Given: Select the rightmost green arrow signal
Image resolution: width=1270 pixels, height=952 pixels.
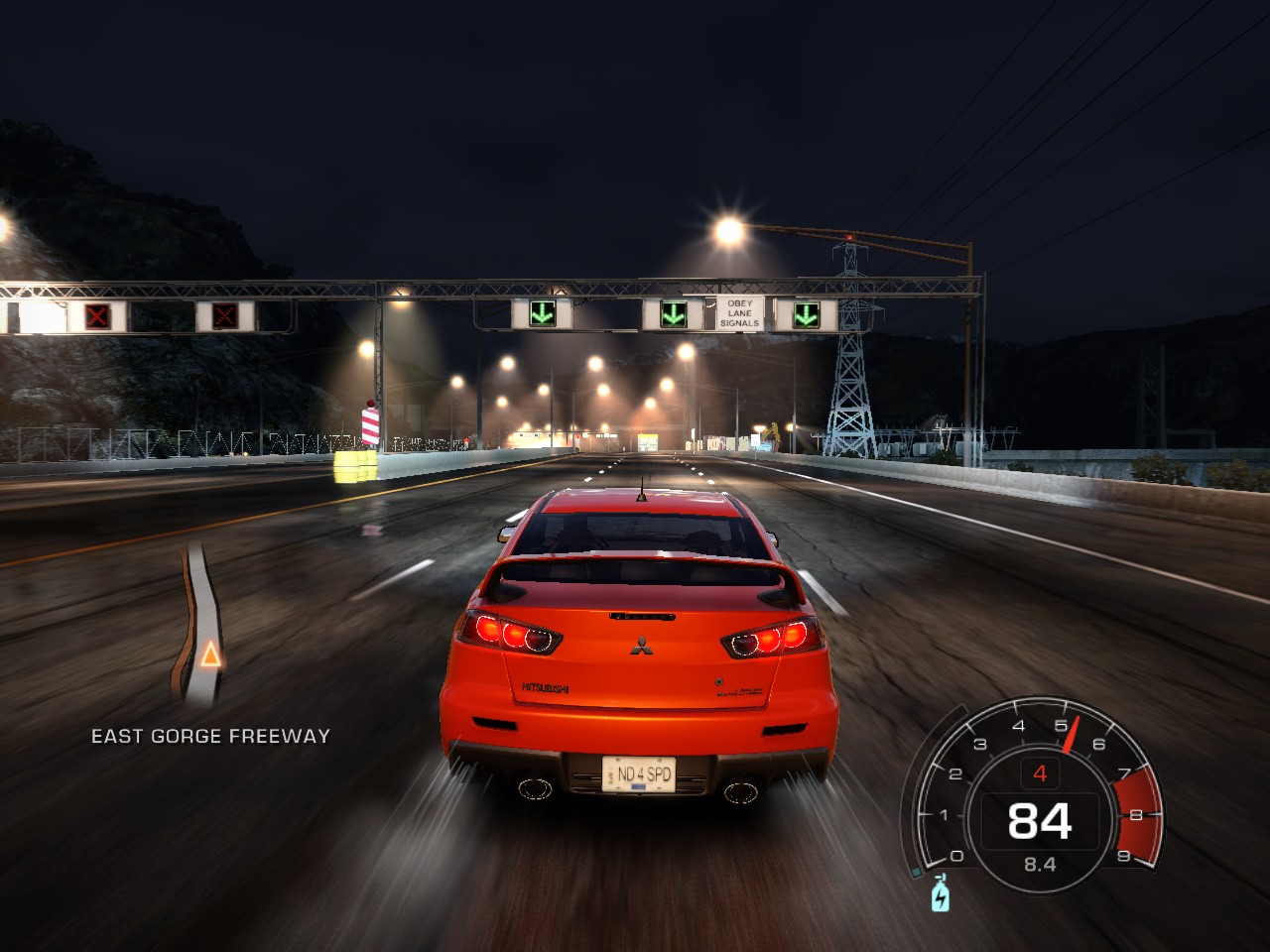Looking at the screenshot, I should click(806, 315).
